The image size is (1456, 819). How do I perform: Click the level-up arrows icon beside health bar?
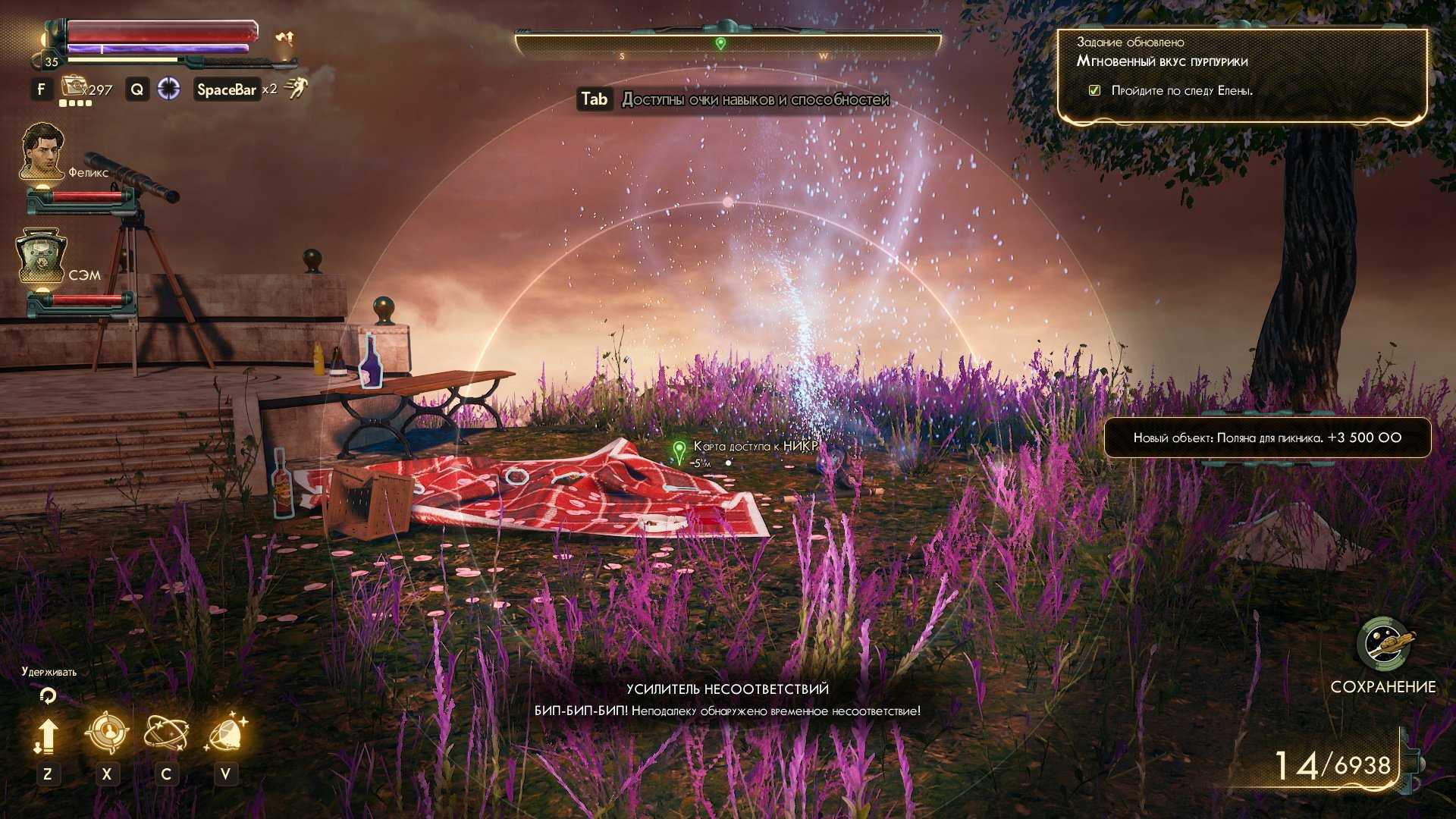285,38
